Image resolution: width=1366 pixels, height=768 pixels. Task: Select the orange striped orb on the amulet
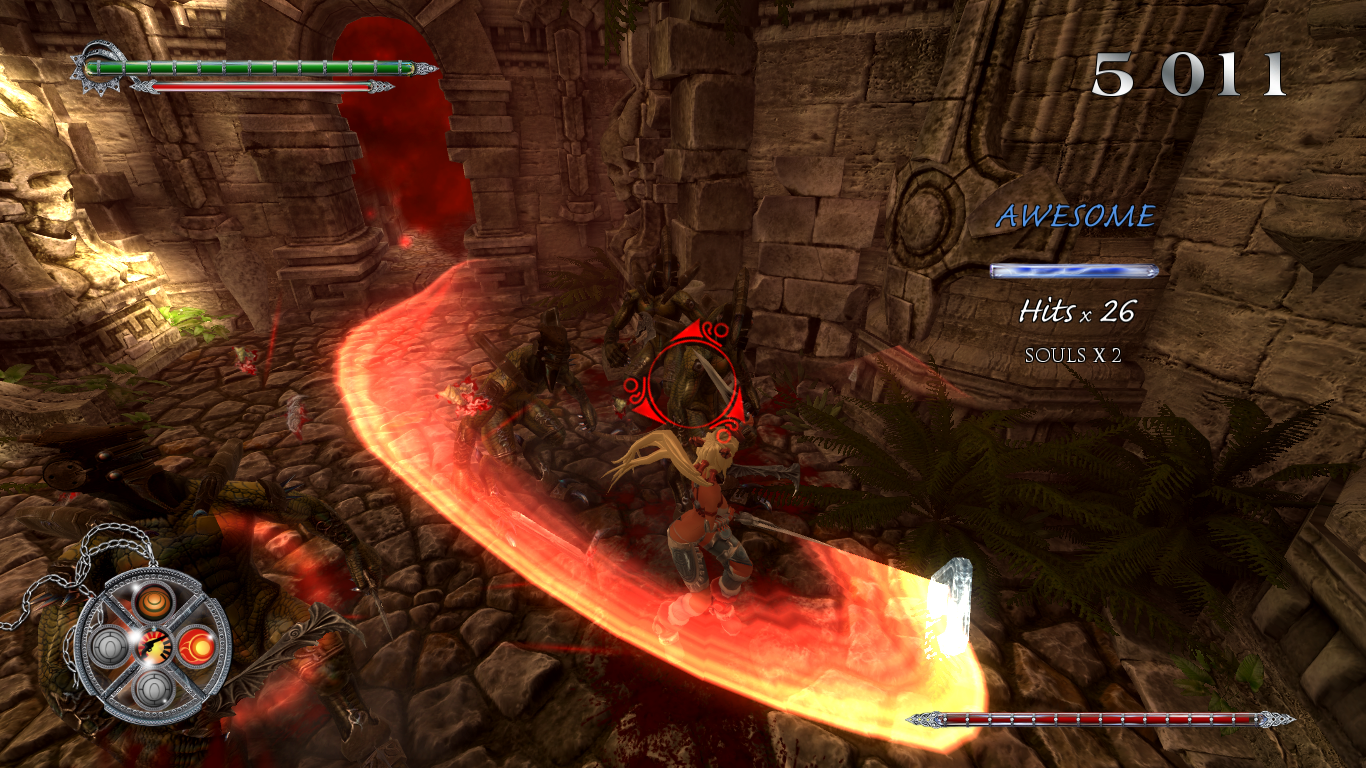tap(154, 603)
